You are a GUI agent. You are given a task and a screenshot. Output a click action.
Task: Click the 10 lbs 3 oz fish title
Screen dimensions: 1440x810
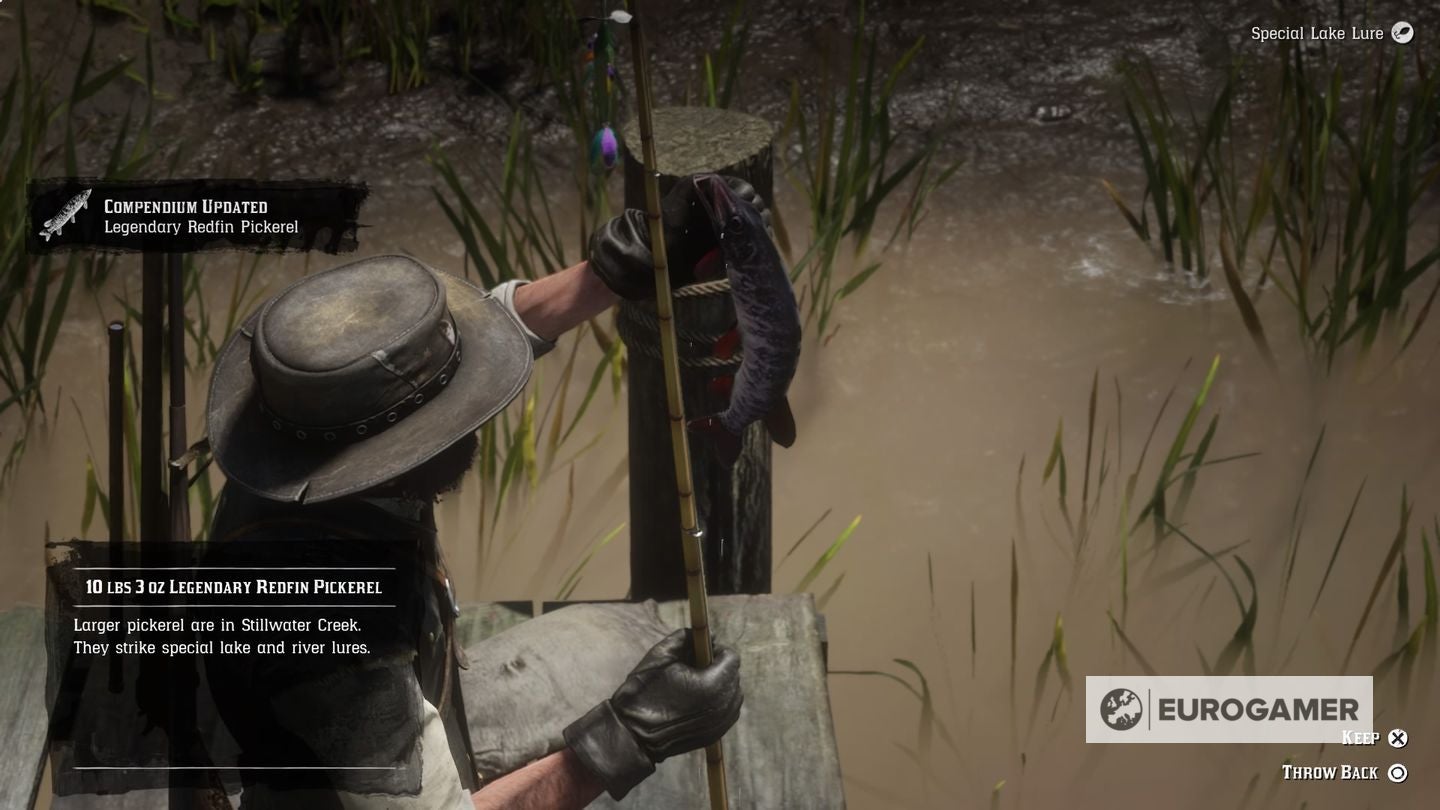[235, 587]
